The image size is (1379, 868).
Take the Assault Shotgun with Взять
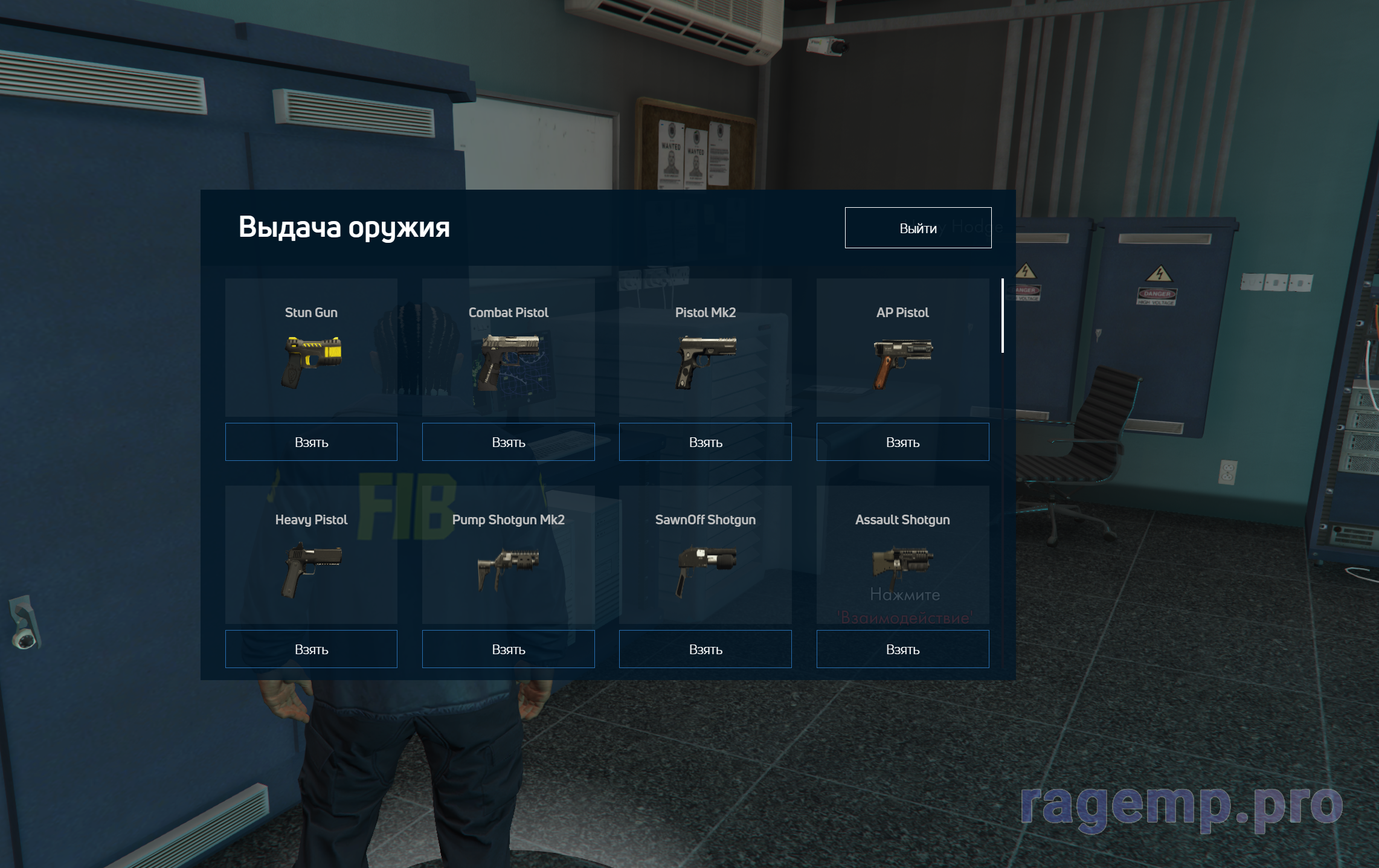coord(902,649)
